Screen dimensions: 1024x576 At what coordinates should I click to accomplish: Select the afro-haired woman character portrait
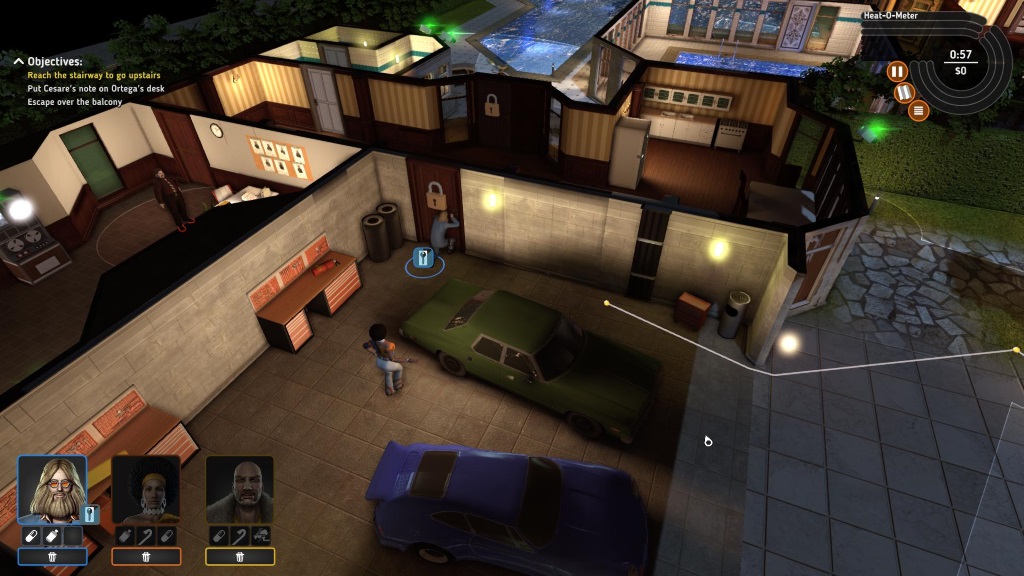tap(146, 490)
